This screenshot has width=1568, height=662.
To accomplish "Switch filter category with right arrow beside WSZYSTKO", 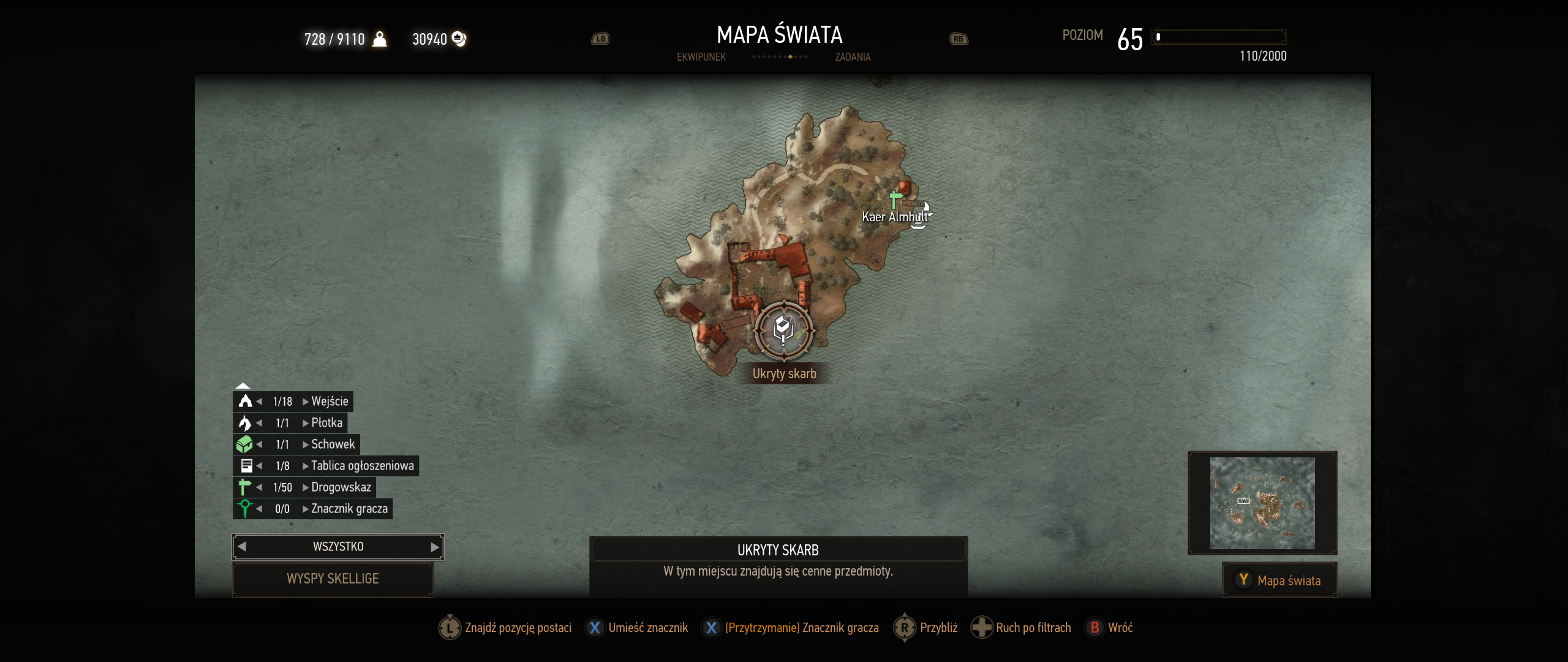I will point(435,547).
